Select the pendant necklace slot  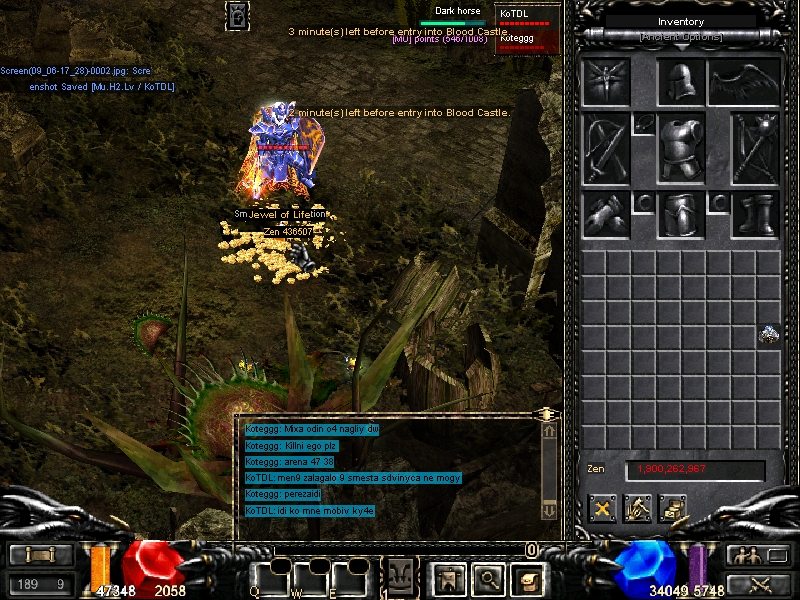click(643, 123)
